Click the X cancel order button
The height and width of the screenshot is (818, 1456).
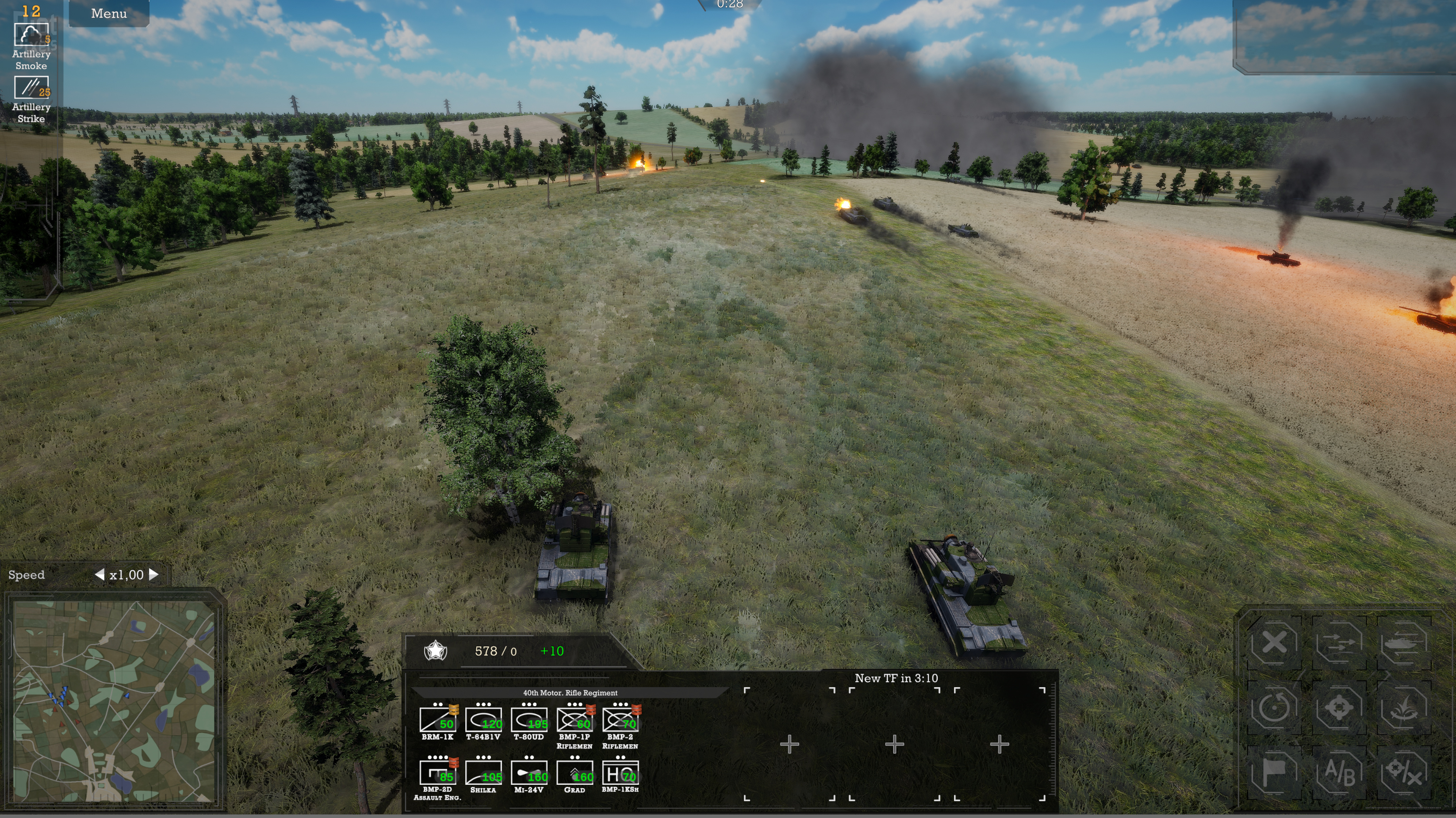[1274, 643]
